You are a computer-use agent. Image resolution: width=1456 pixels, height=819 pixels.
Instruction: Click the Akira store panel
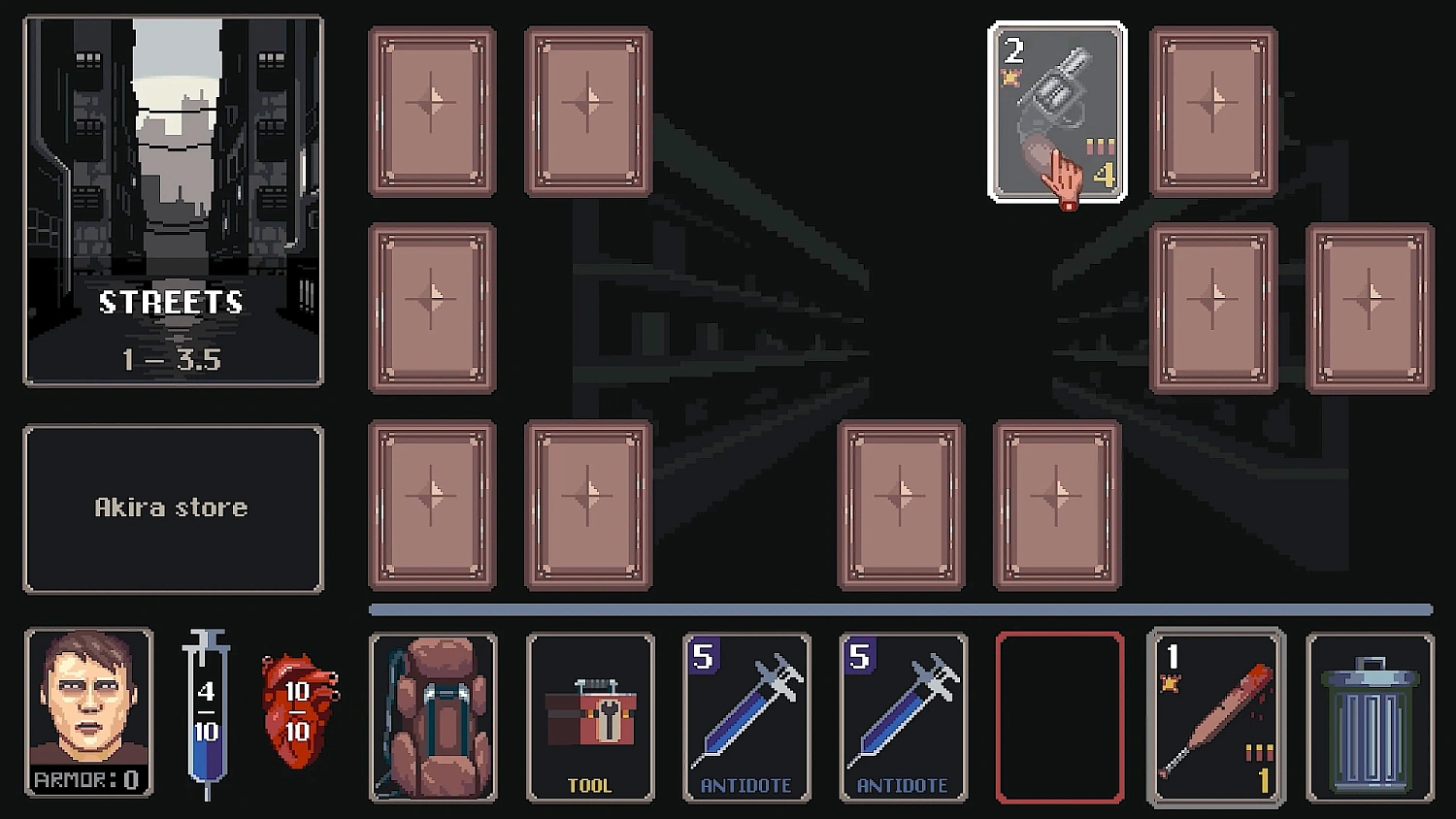(x=173, y=506)
